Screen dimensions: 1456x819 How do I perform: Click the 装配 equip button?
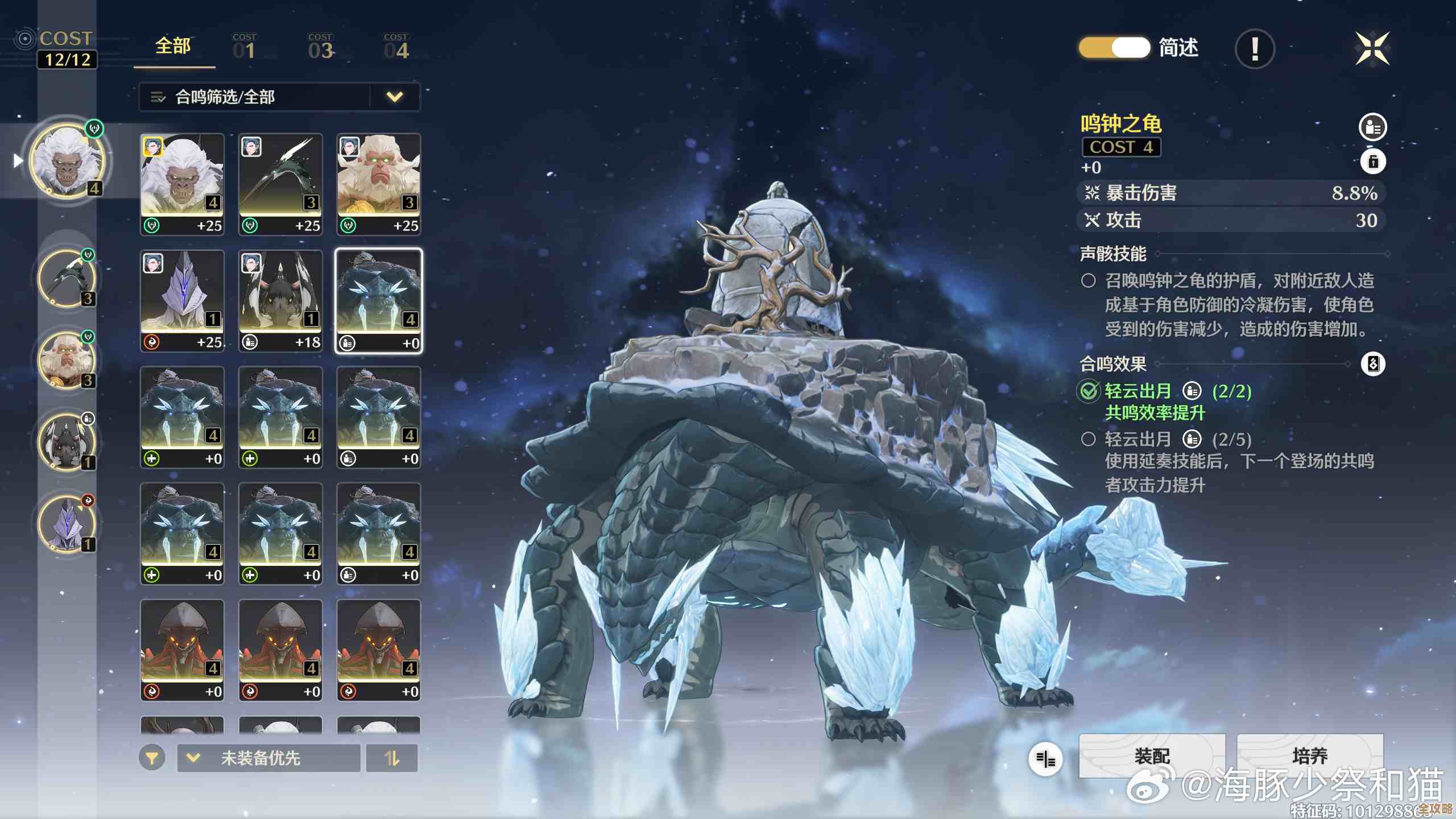[1152, 755]
